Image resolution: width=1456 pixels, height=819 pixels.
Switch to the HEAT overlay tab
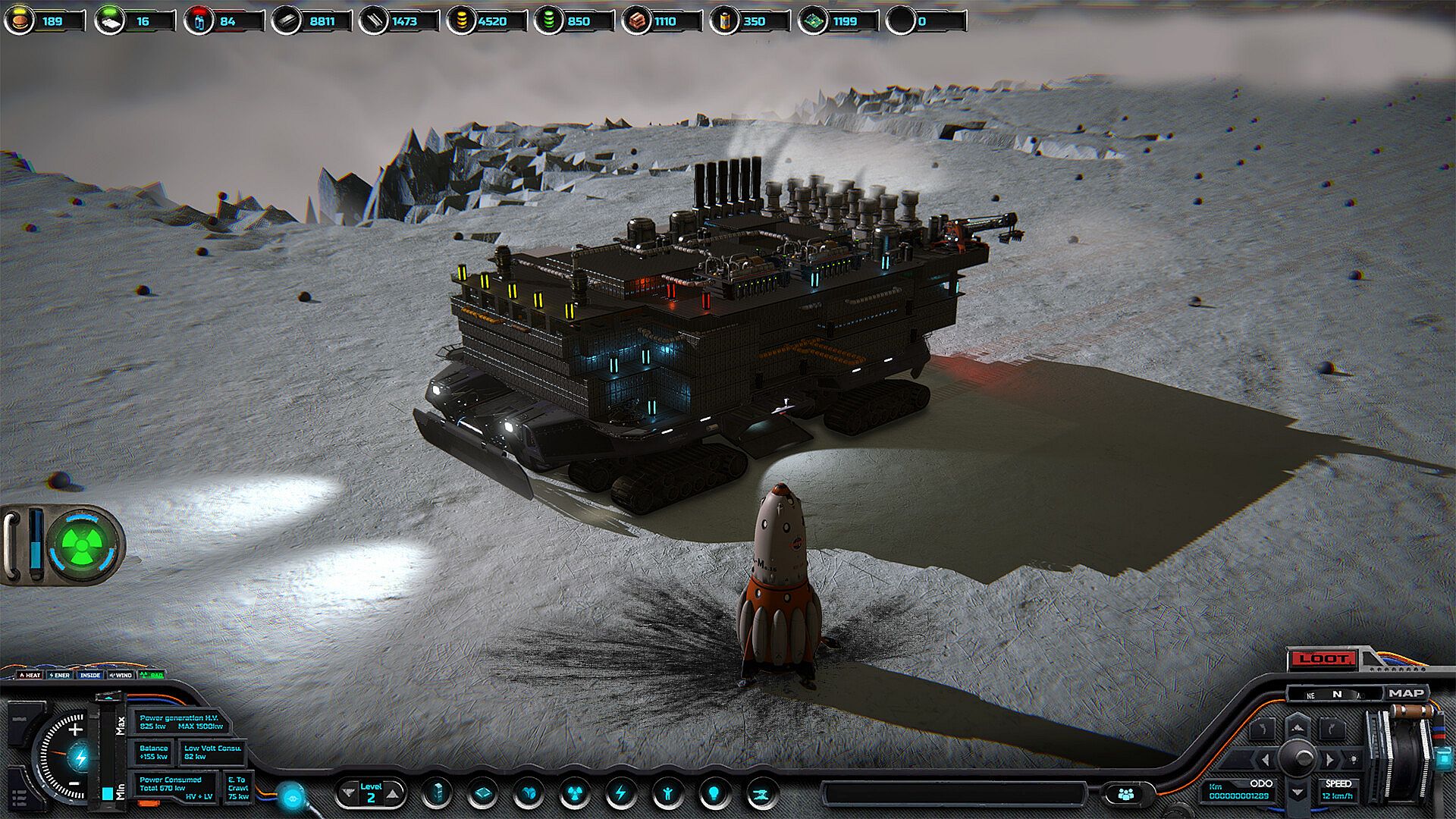[x=30, y=675]
